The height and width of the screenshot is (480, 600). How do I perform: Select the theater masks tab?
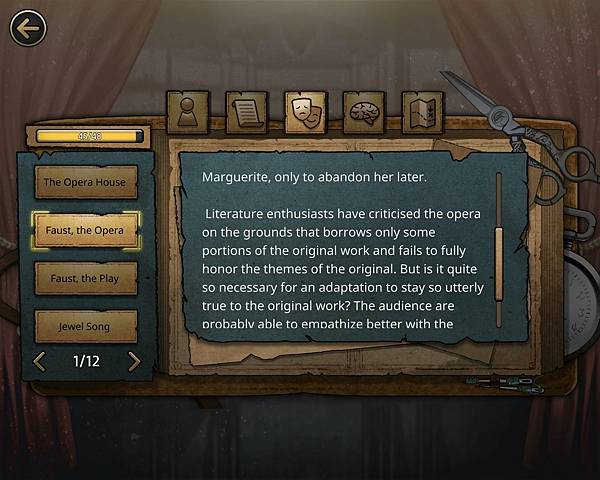pyautogui.click(x=305, y=111)
